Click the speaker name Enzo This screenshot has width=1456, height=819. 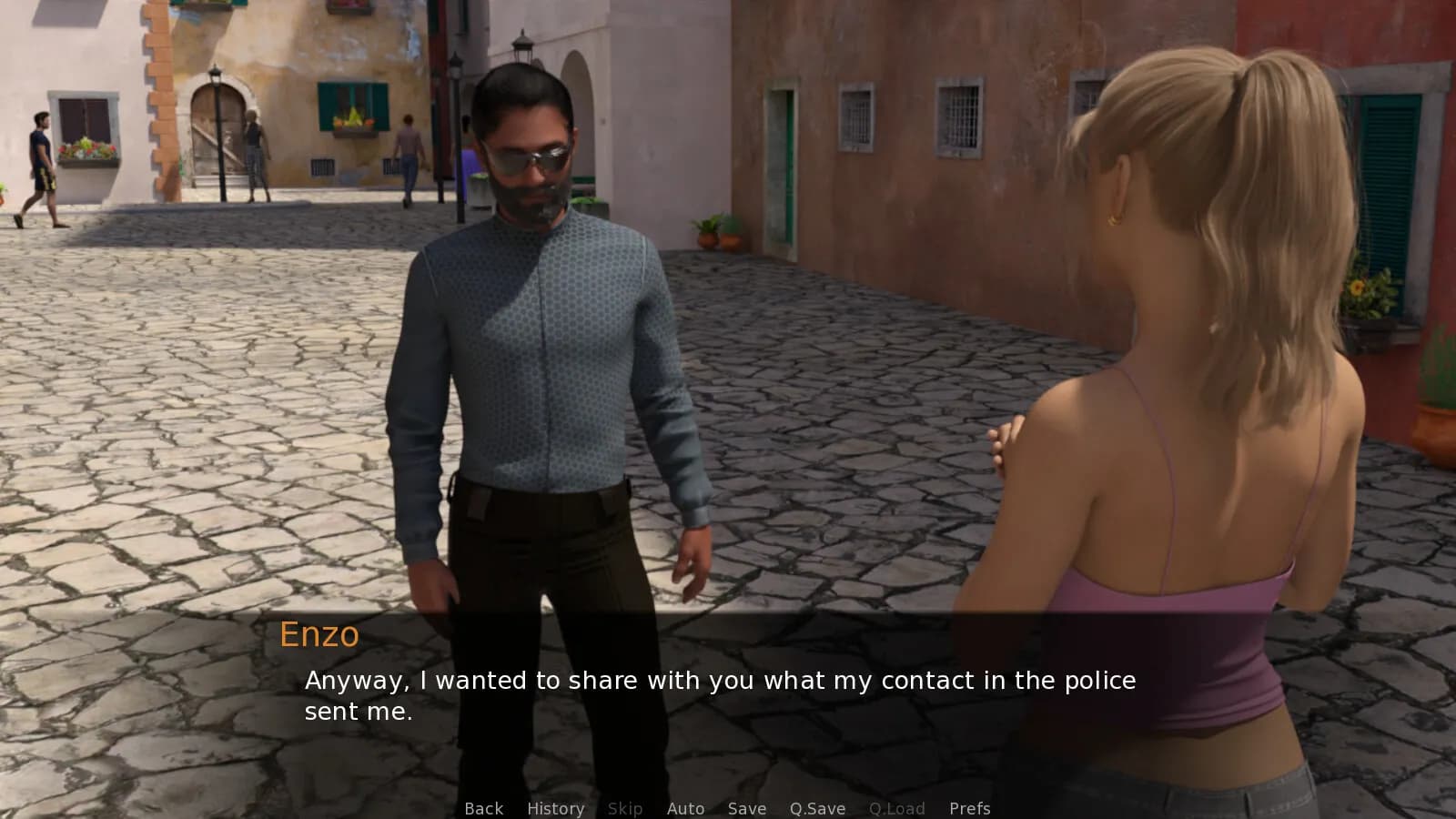(318, 636)
